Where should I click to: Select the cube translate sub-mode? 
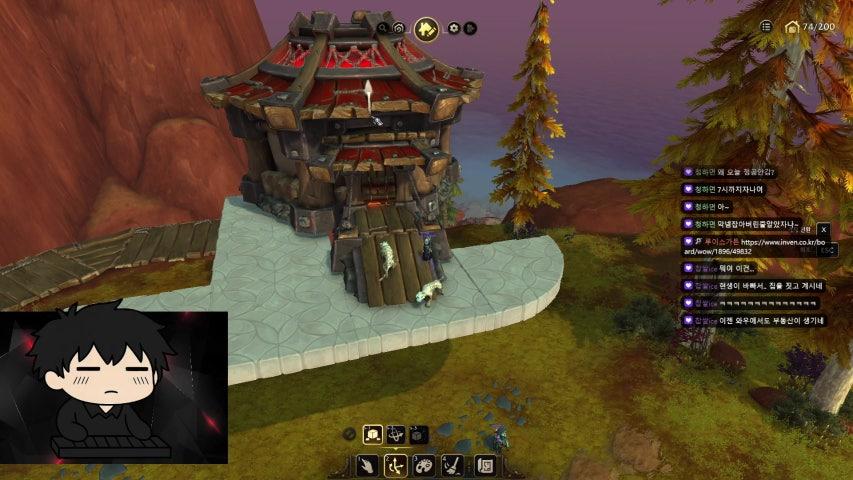372,434
